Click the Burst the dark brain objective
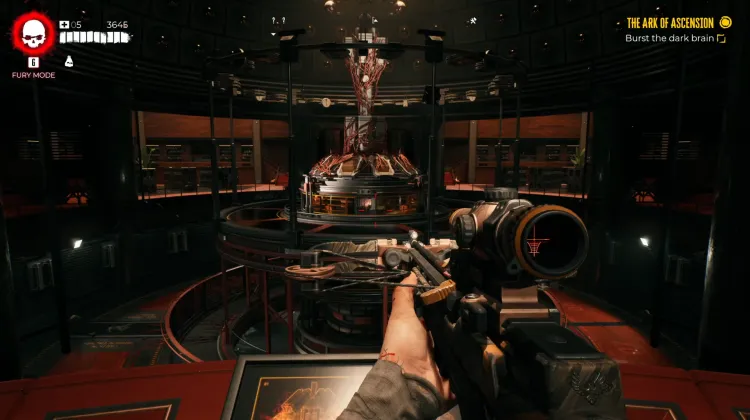The height and width of the screenshot is (420, 750). click(670, 38)
